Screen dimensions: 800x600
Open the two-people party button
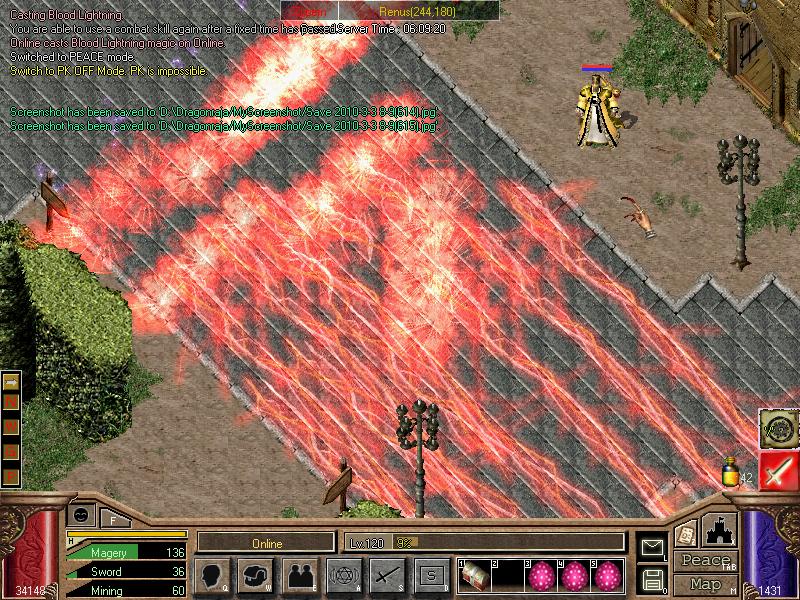[x=300, y=576]
